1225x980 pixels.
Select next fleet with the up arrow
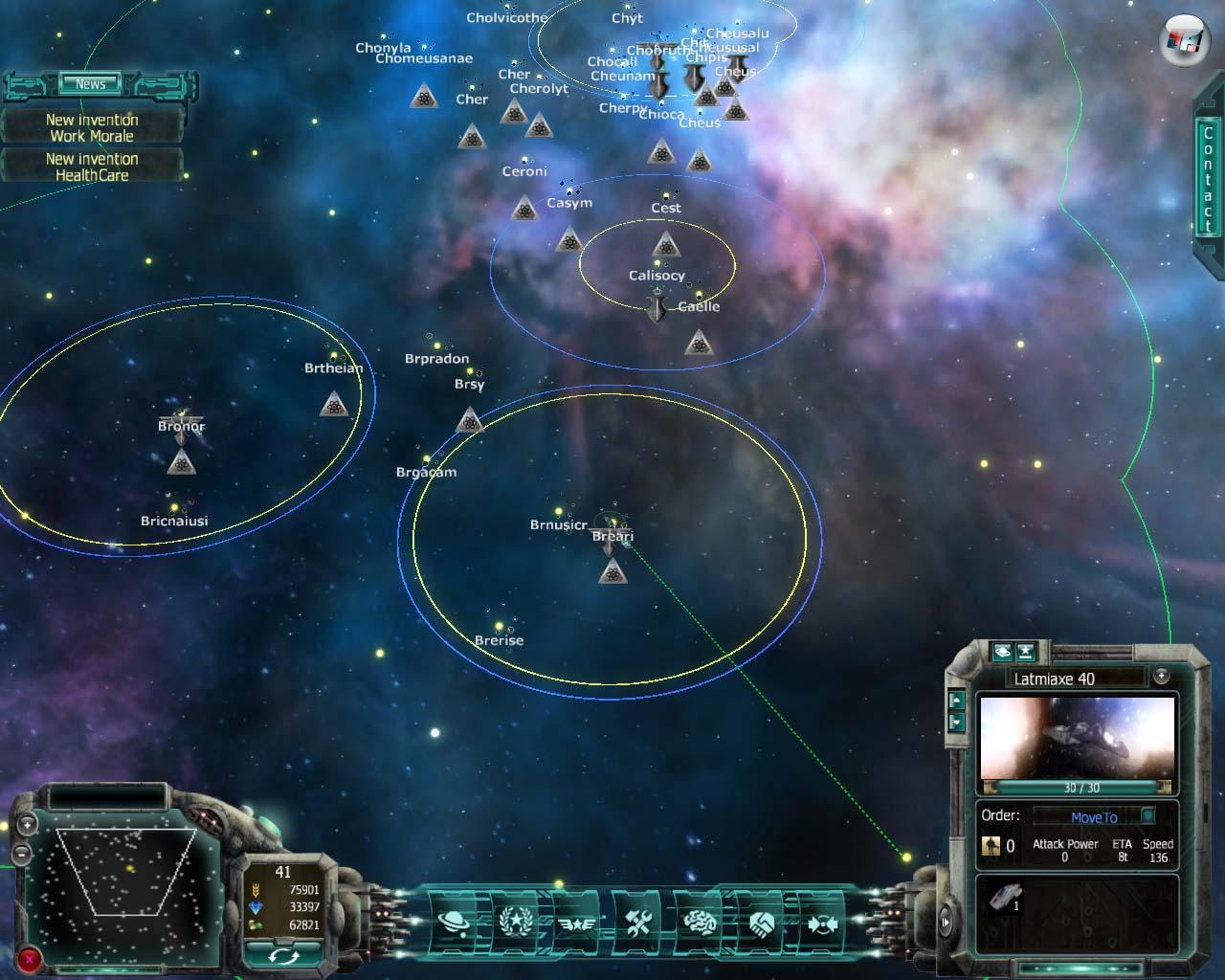point(956,700)
